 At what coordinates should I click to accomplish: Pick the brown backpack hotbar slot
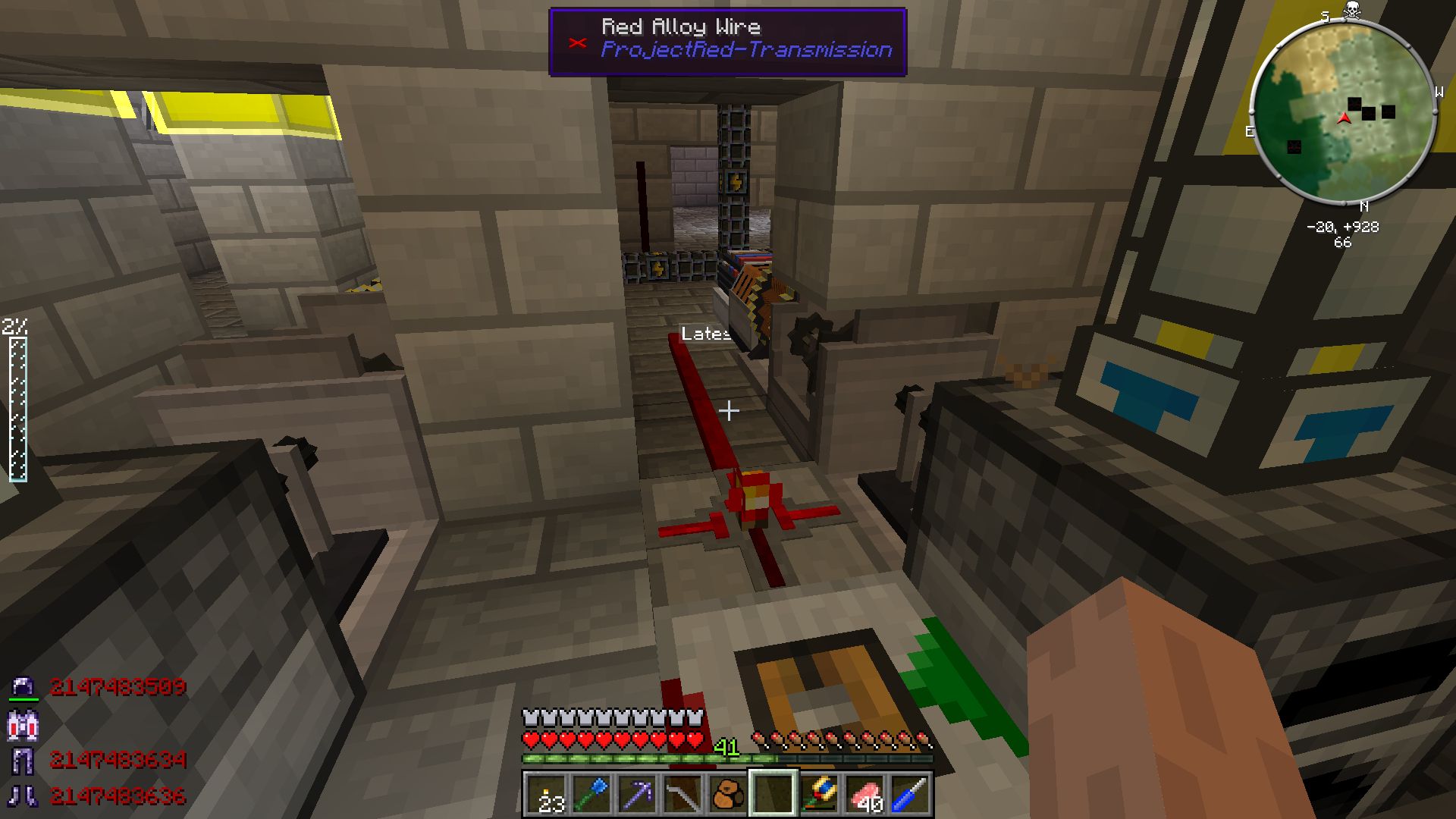click(726, 794)
